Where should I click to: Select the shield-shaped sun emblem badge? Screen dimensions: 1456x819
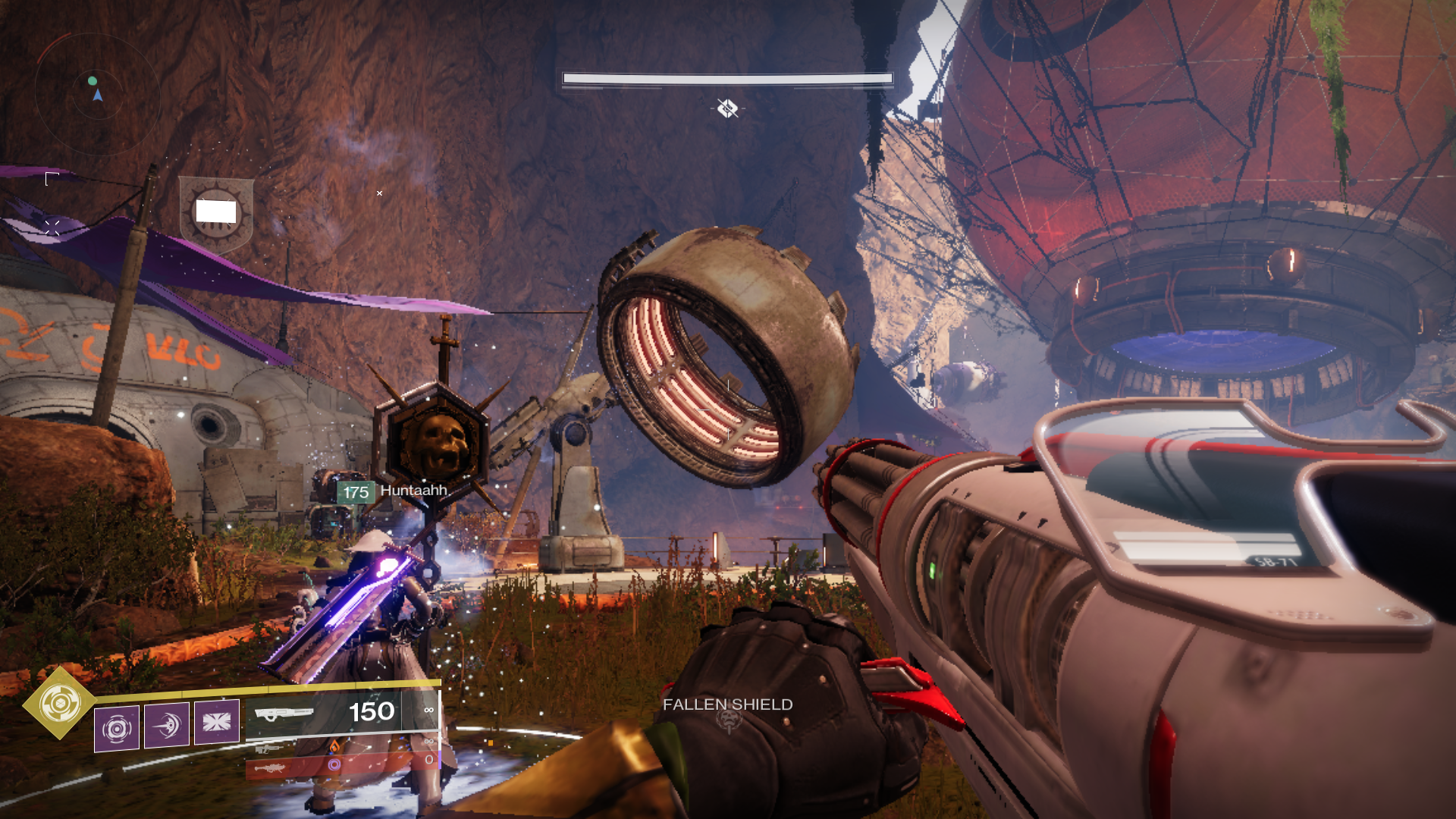coord(216,214)
